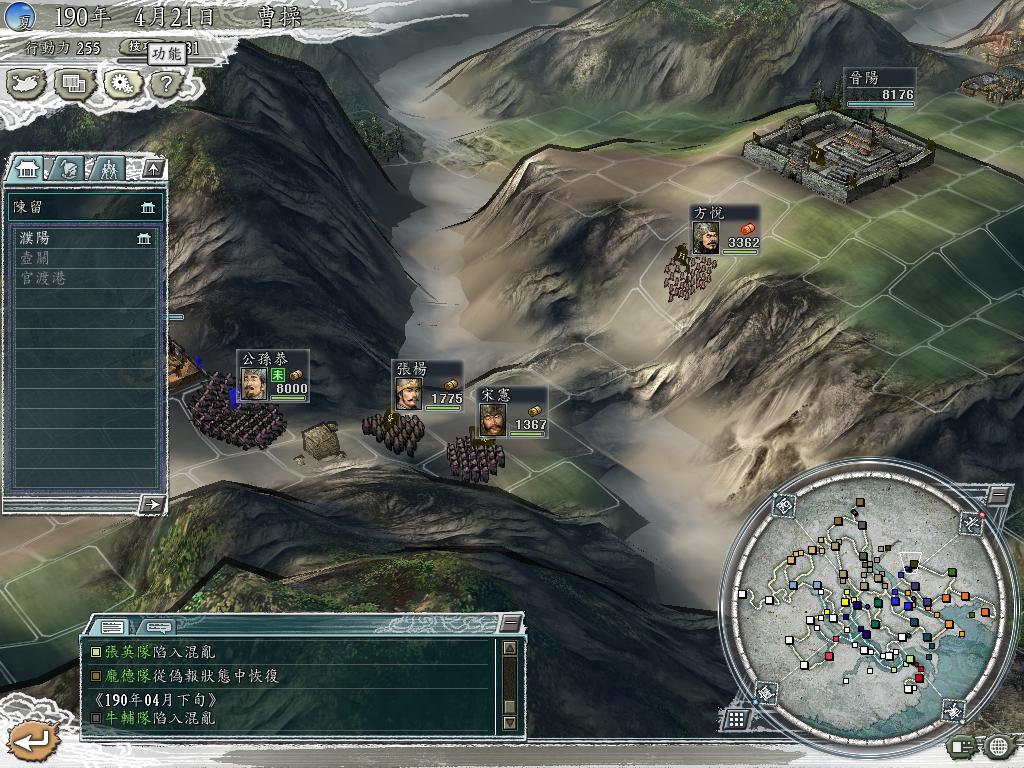
Task: Minimize the message log panel
Action: click(510, 624)
